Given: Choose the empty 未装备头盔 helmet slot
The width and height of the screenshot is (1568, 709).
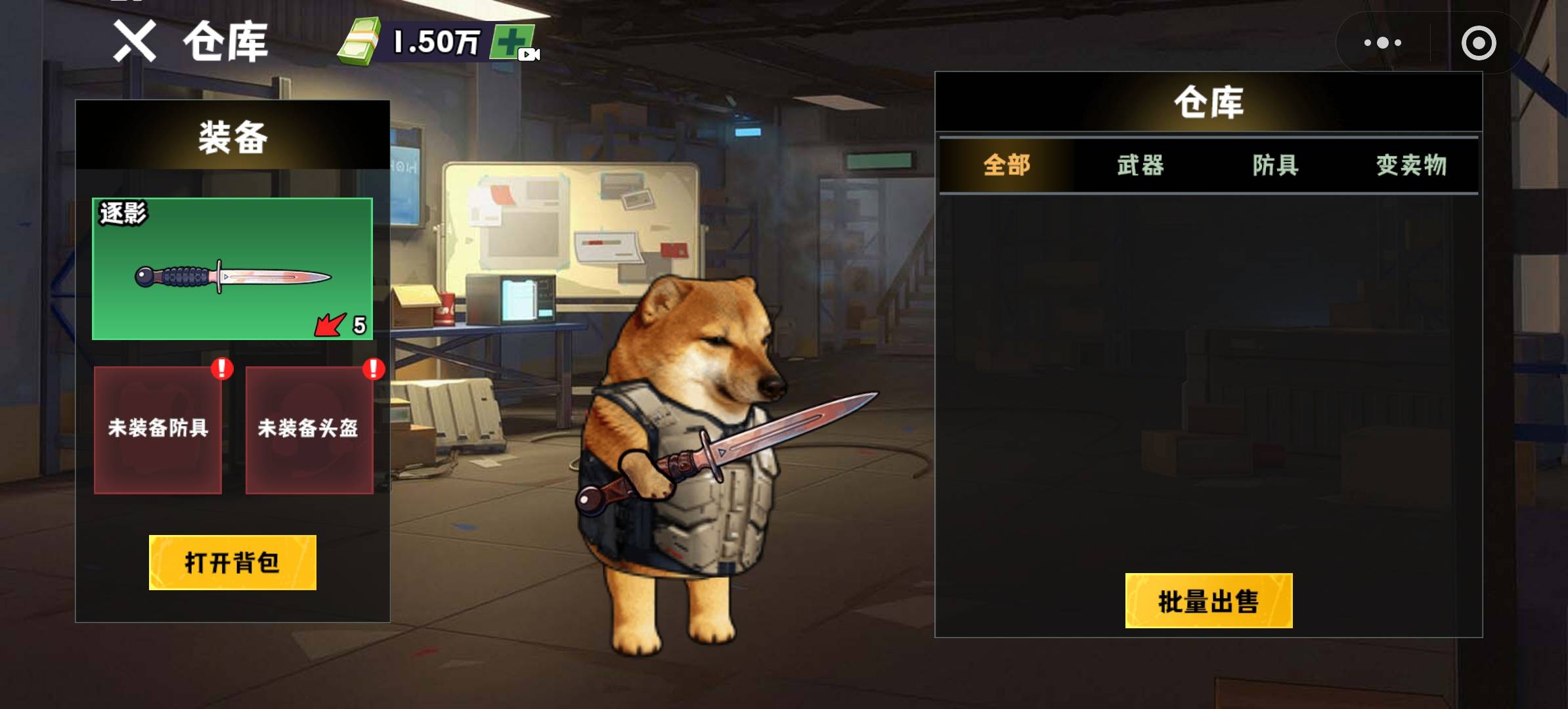Looking at the screenshot, I should [309, 429].
